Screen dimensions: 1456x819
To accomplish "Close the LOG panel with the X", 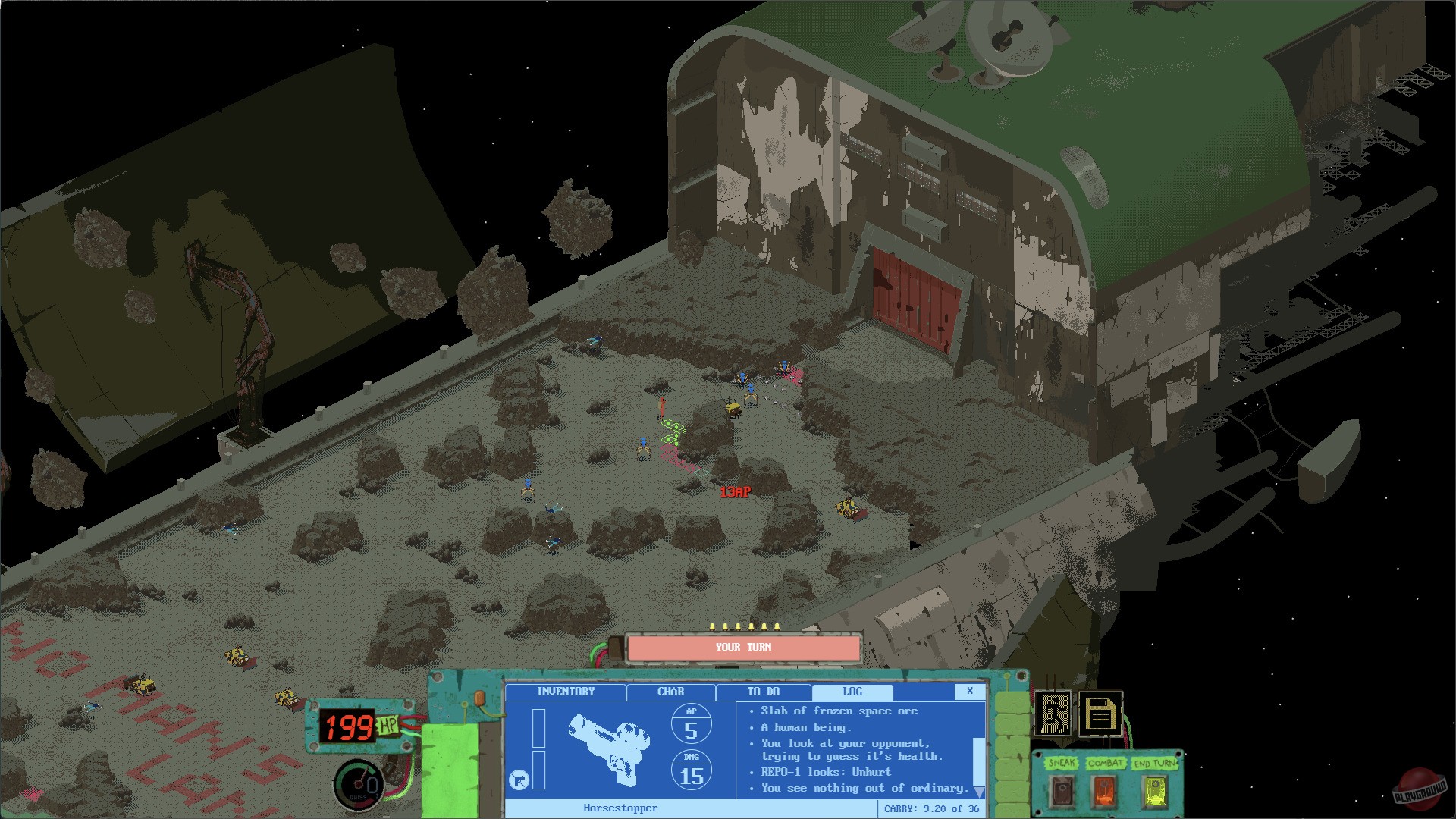I will tap(970, 692).
